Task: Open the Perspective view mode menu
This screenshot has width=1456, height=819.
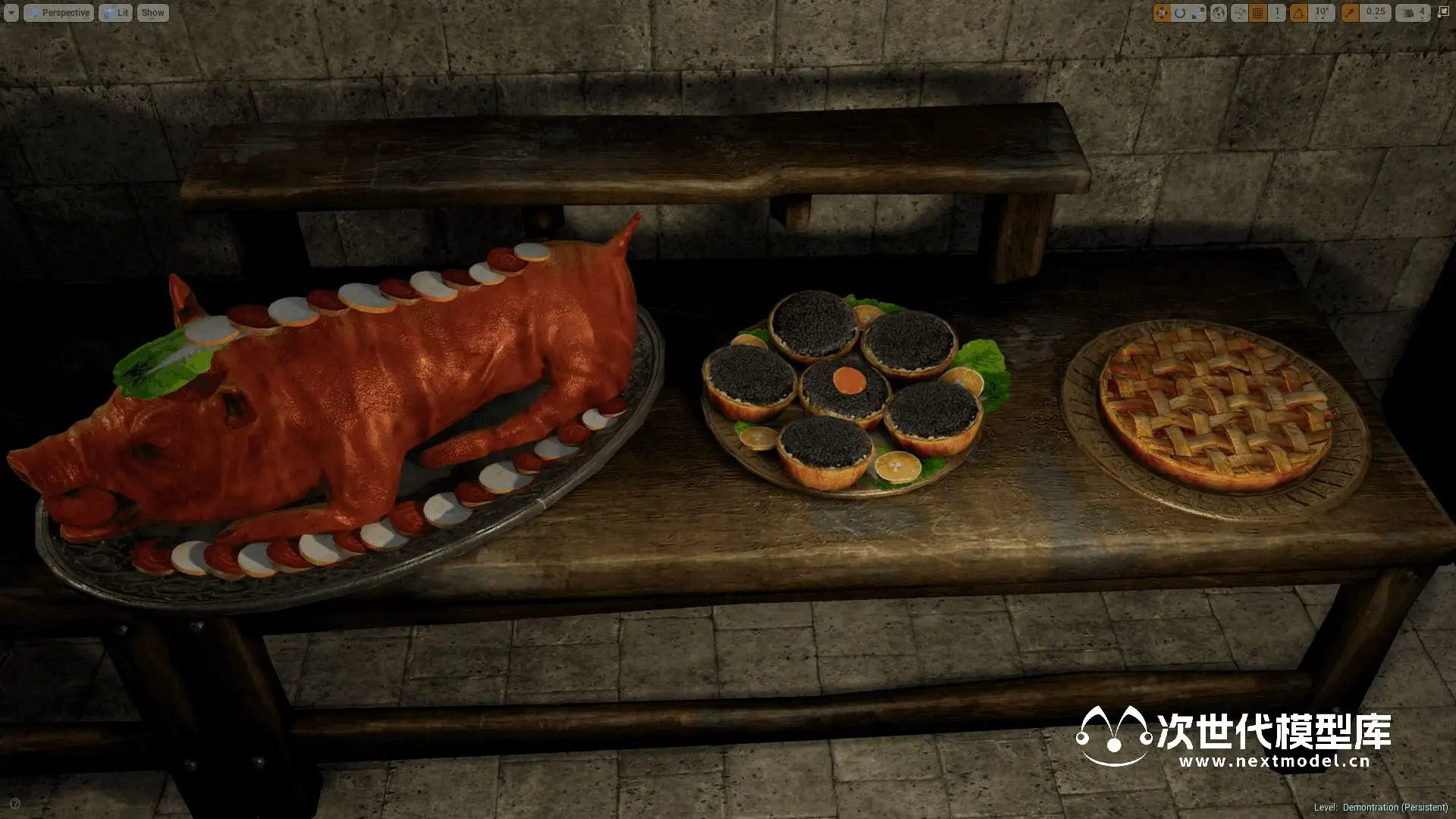Action: [59, 13]
